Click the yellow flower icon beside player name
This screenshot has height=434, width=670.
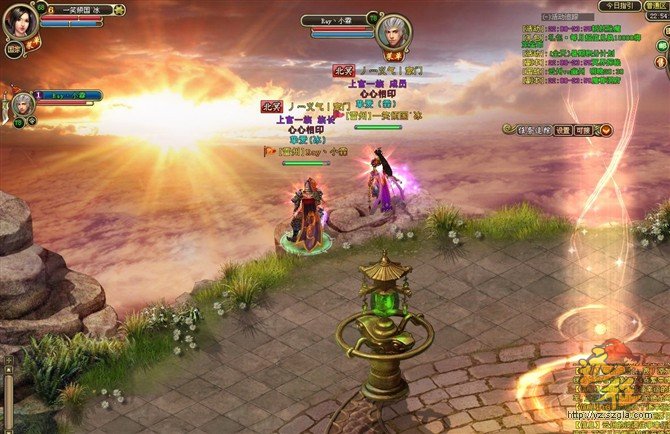[x=33, y=43]
